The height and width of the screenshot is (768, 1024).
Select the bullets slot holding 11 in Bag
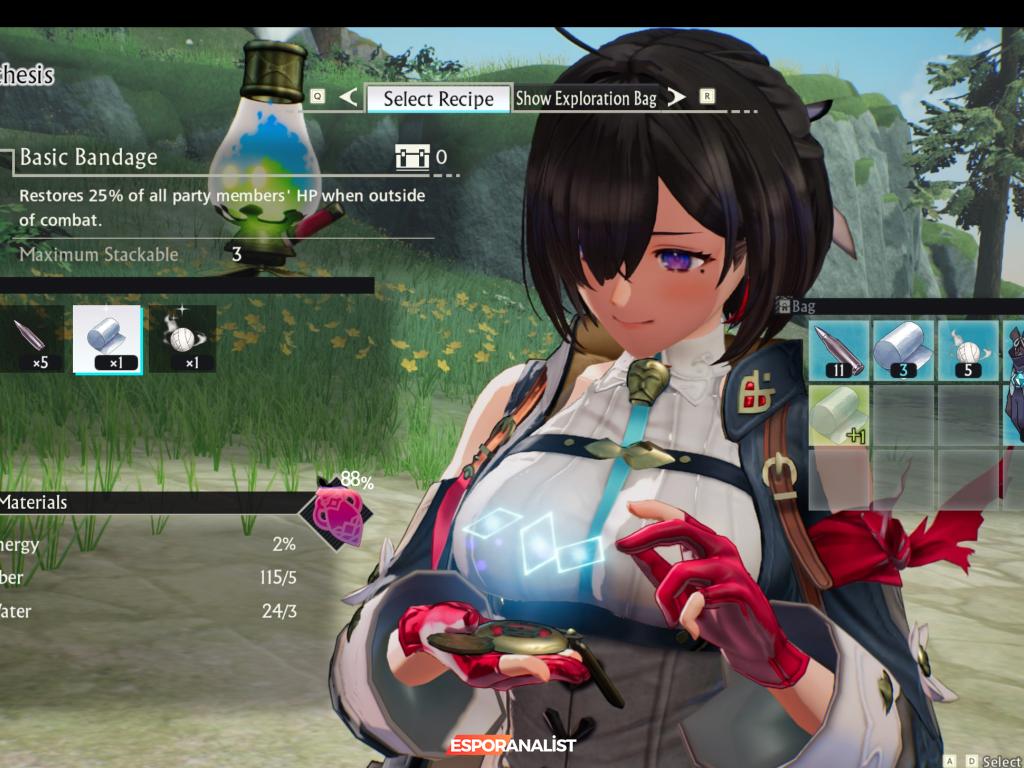coord(838,351)
